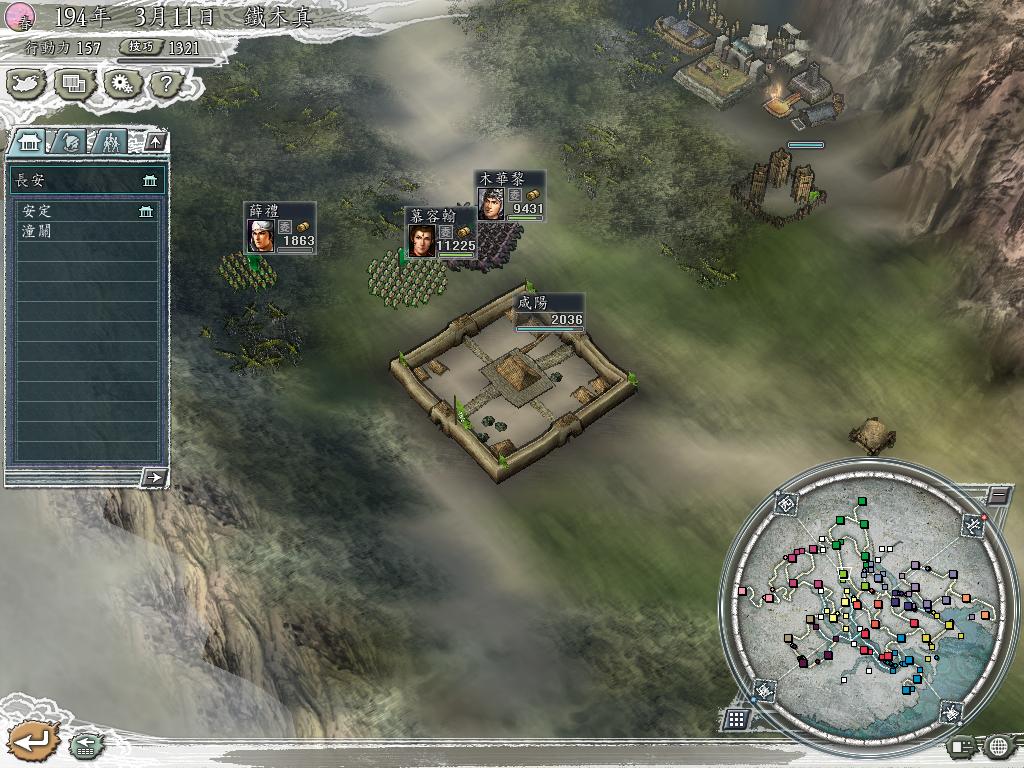This screenshot has height=768, width=1024.
Task: Click the 咸陽 city nameplate
Action: tap(548, 310)
